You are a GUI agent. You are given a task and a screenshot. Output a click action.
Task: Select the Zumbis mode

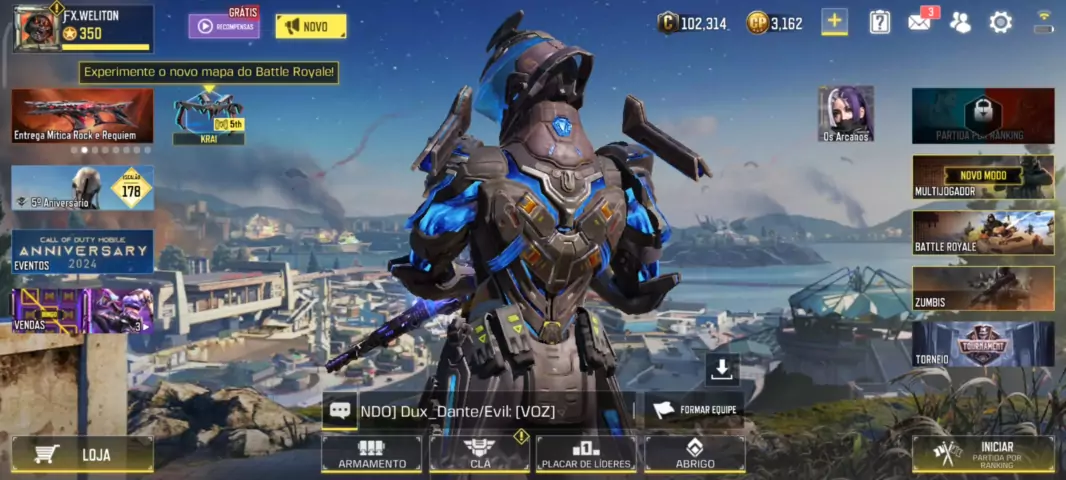tap(983, 288)
